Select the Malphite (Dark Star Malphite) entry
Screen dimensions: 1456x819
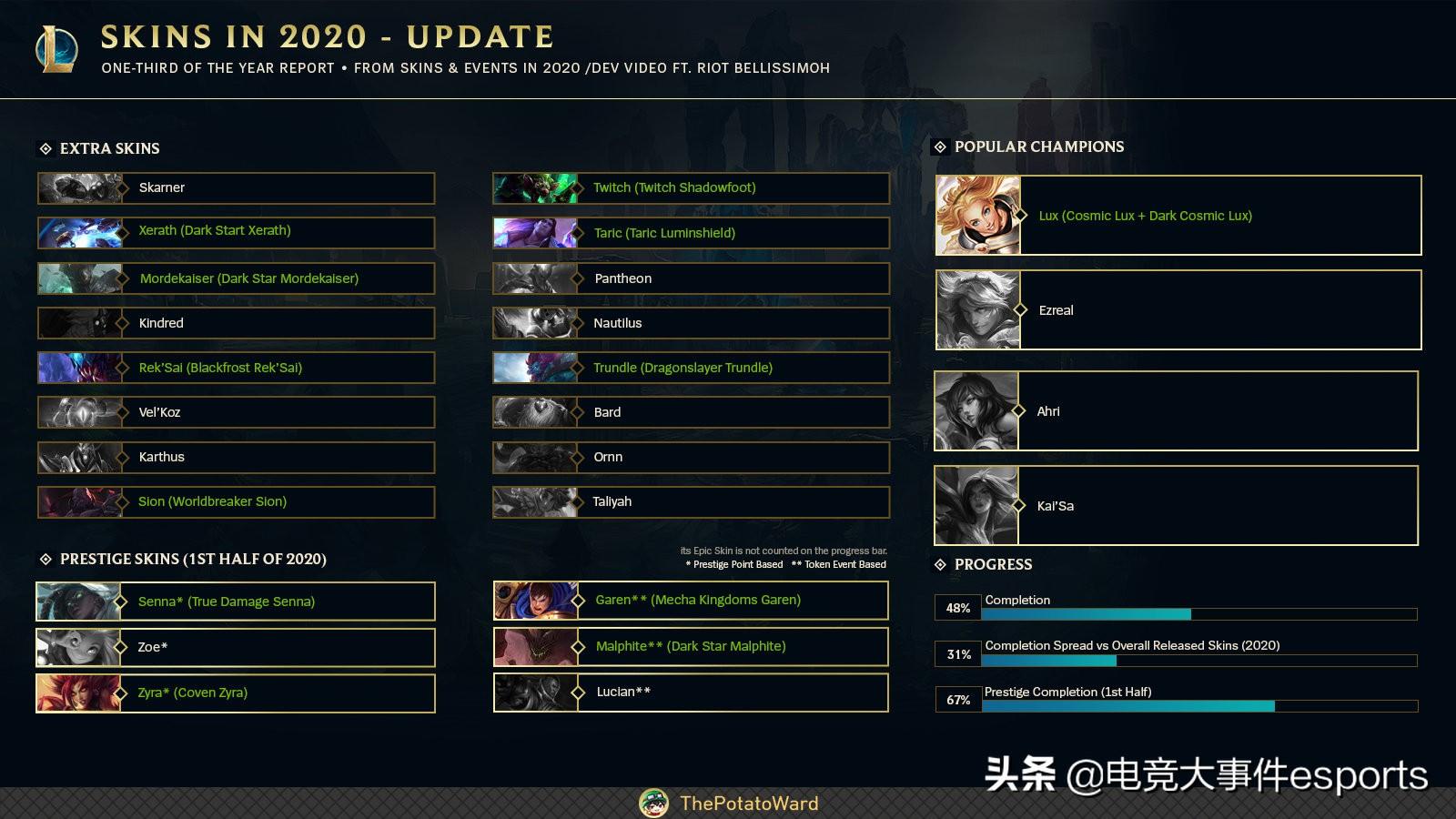[x=692, y=646]
